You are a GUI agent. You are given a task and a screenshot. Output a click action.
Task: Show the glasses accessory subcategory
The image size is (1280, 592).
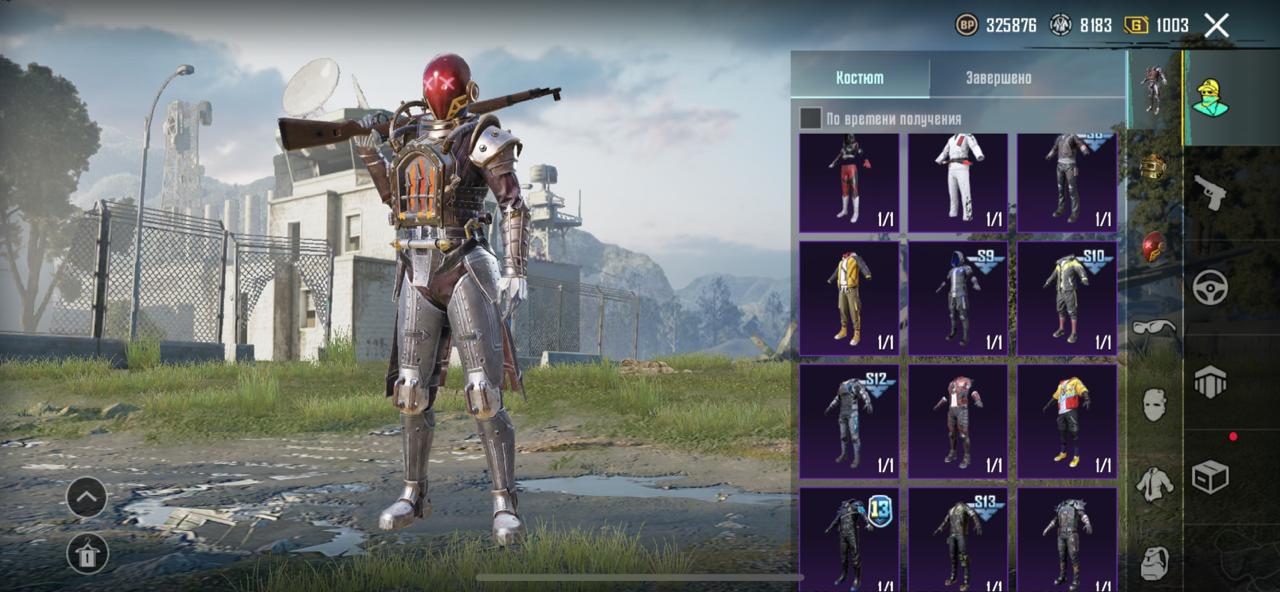pyautogui.click(x=1154, y=326)
